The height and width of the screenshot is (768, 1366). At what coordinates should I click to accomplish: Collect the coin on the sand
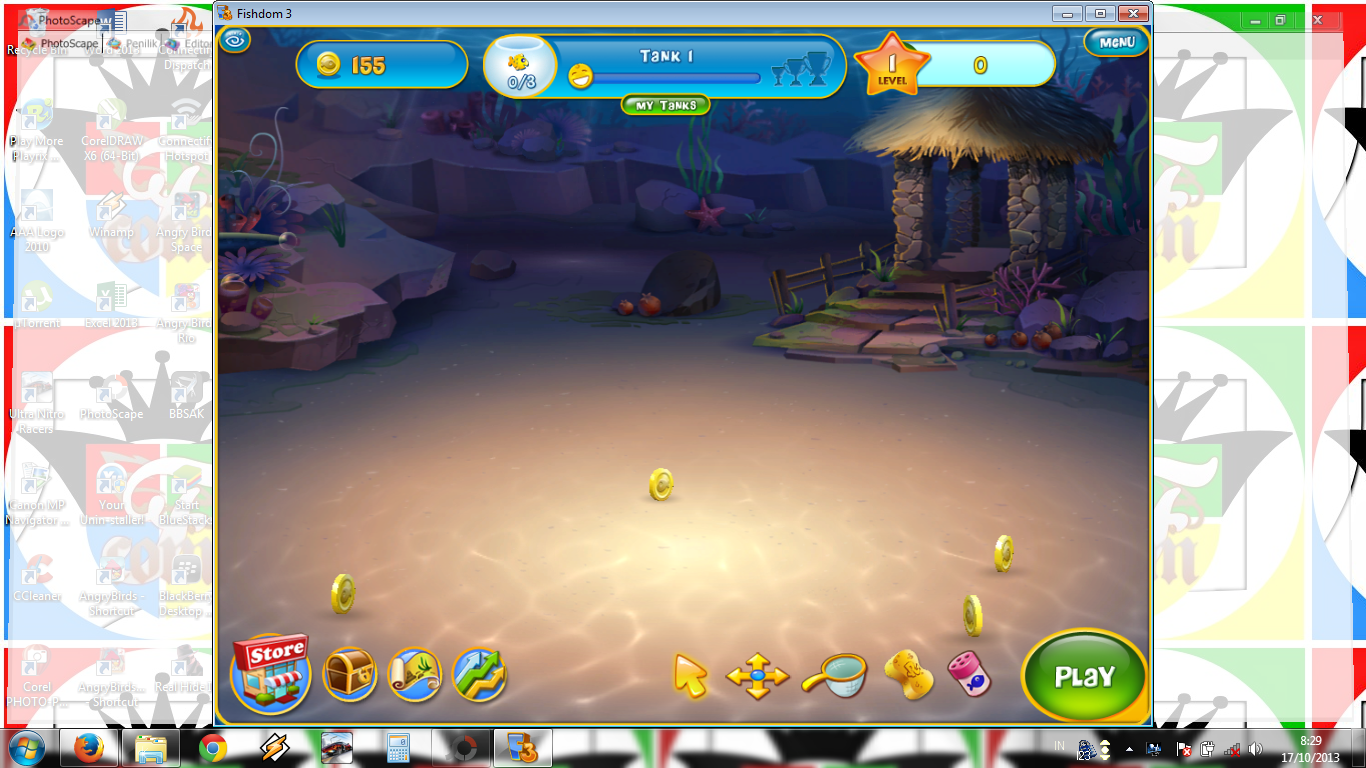coord(659,486)
